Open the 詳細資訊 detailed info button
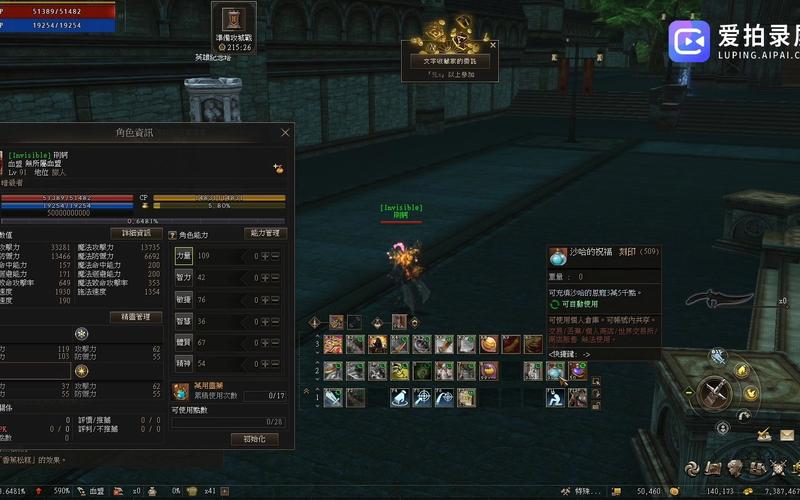Screen dimensions: 800x500 pos(136,233)
